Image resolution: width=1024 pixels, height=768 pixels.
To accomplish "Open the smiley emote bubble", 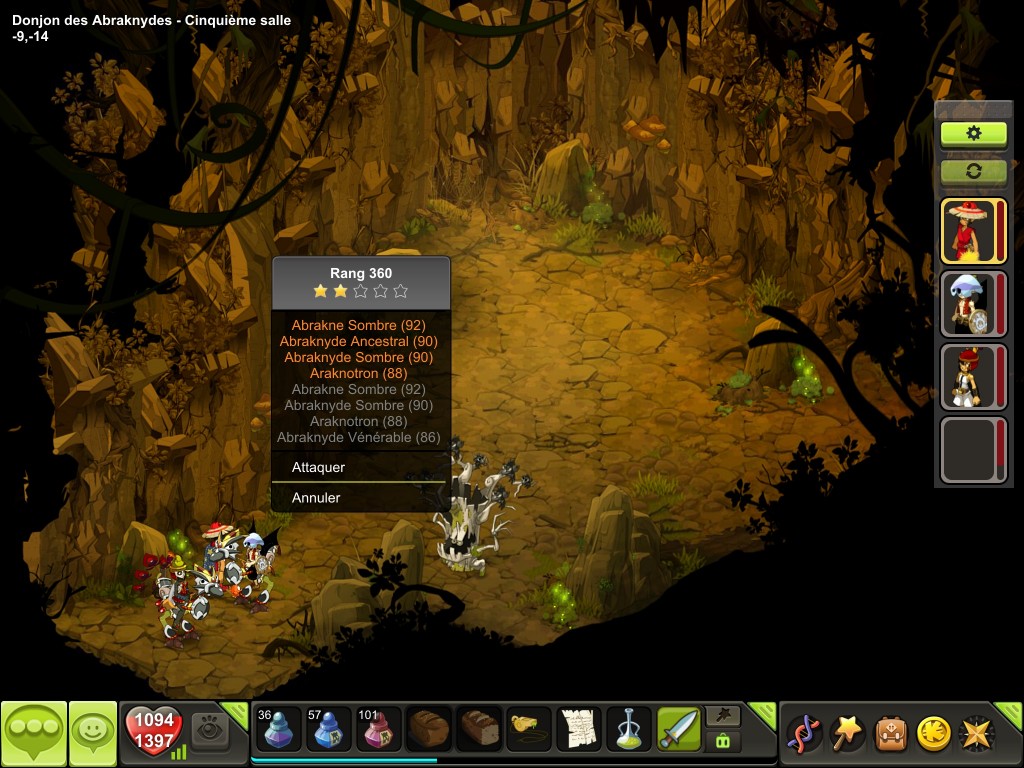I will point(92,734).
